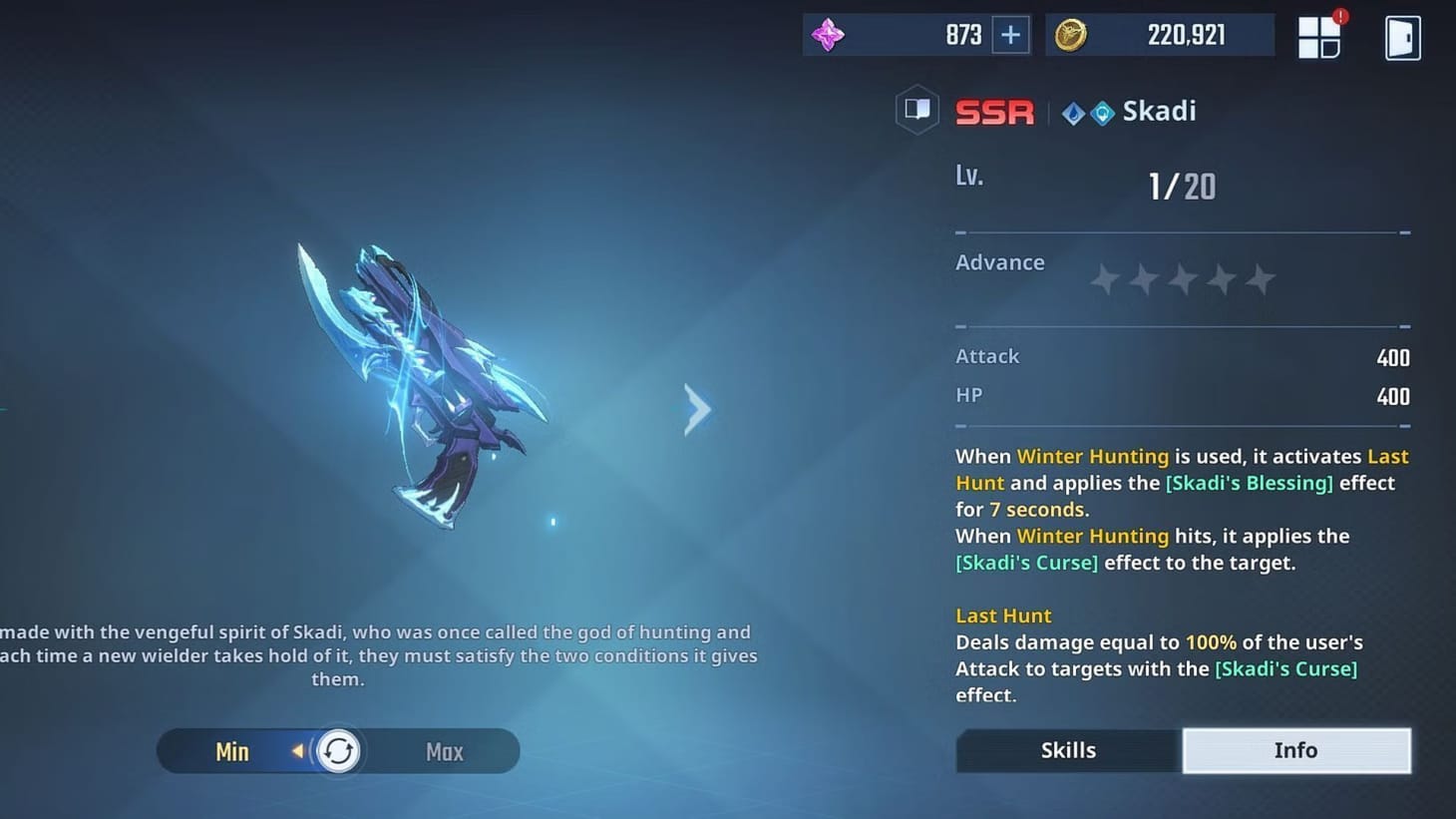Screen dimensions: 1456x819
Task: Toggle the left arrow next to Min
Action: [298, 751]
